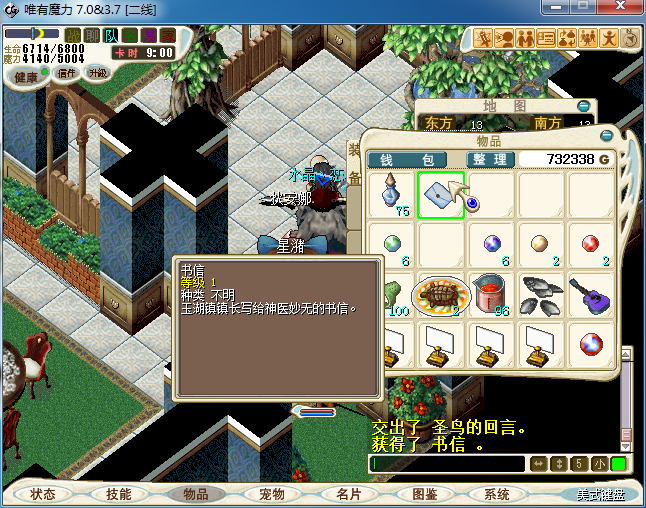The image size is (646, 508).
Task: Open the 状态 status menu
Action: (43, 494)
